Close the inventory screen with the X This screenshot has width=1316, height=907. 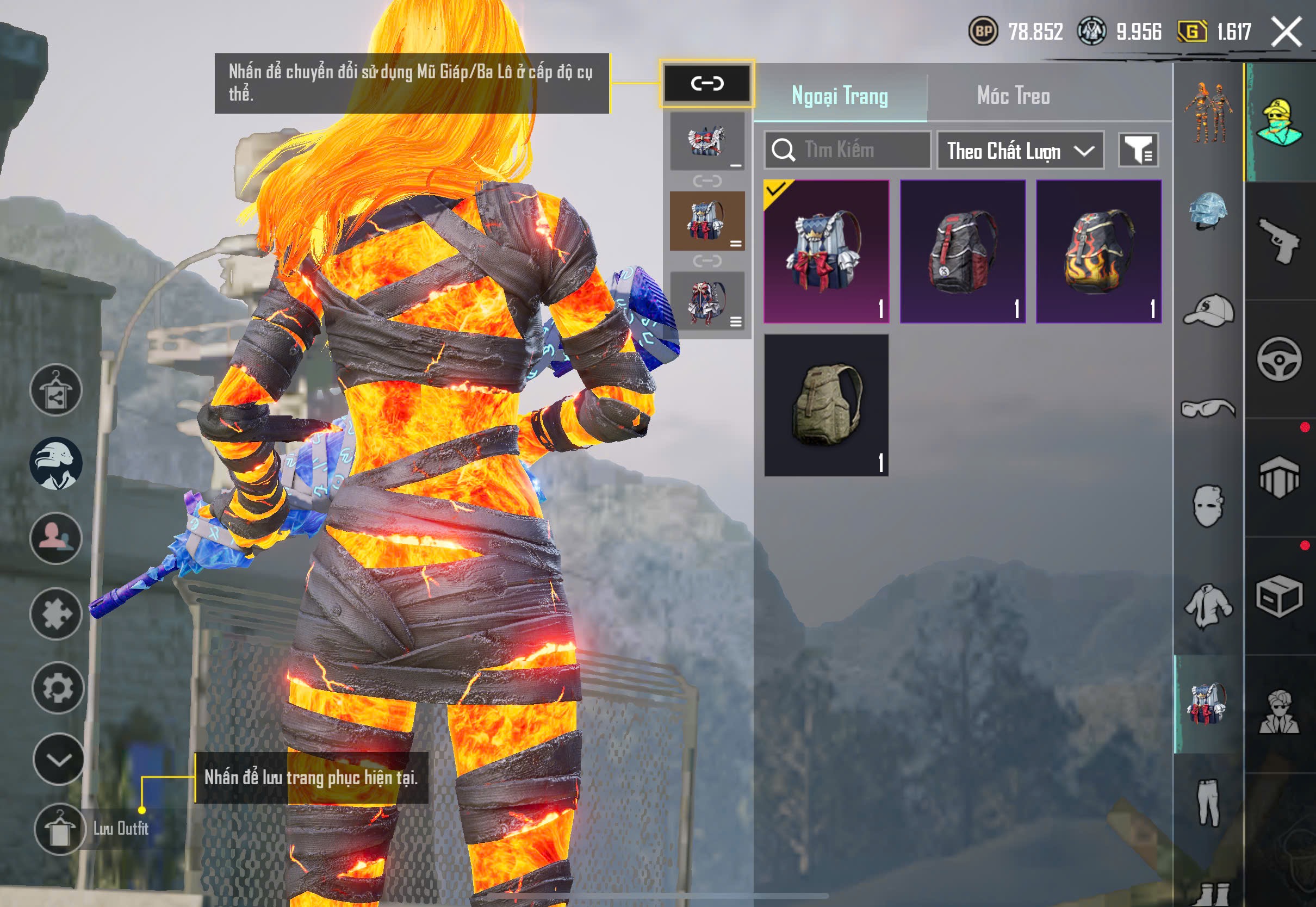pos(1286,31)
